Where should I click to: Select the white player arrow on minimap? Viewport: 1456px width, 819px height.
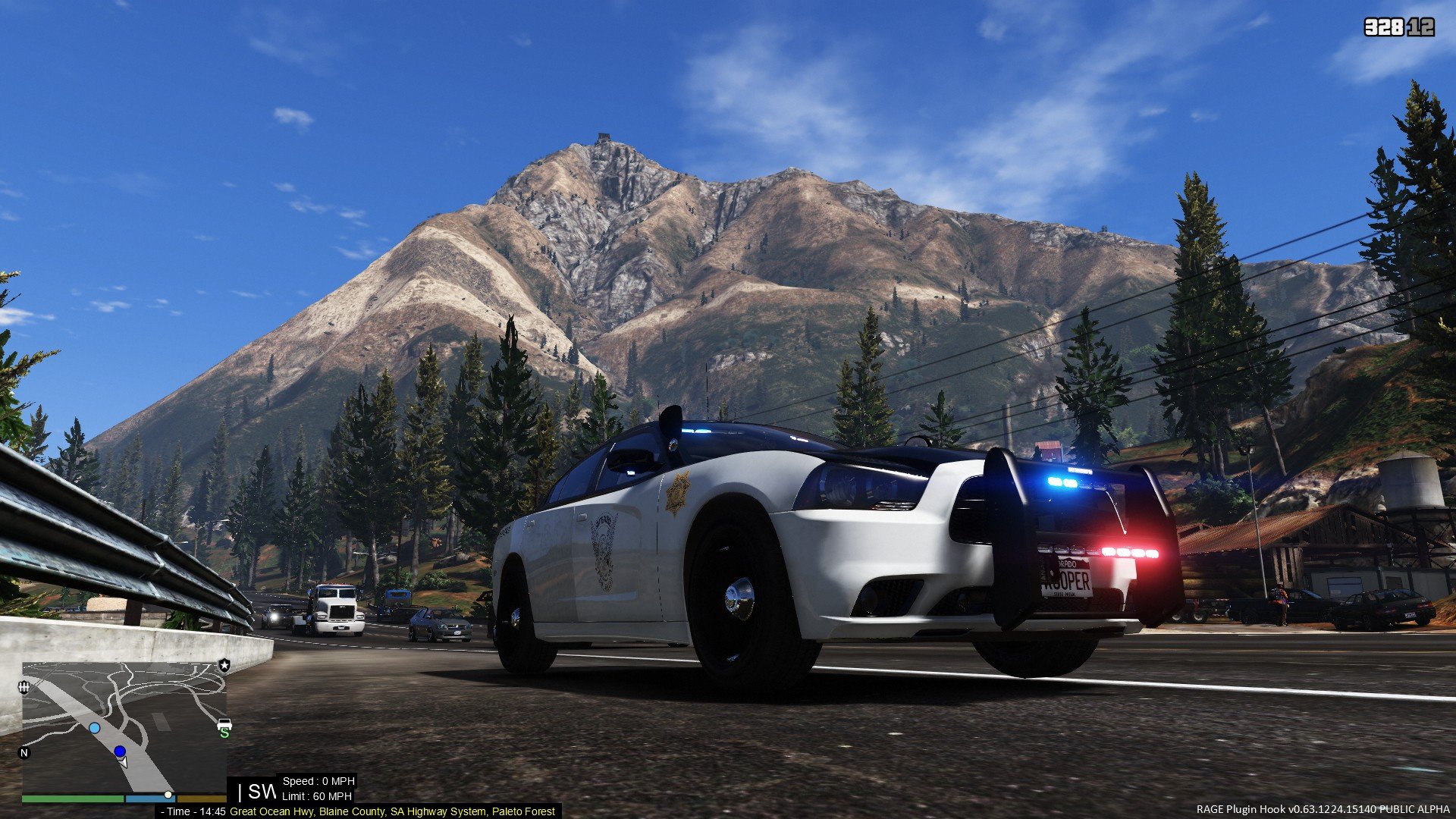[x=124, y=761]
